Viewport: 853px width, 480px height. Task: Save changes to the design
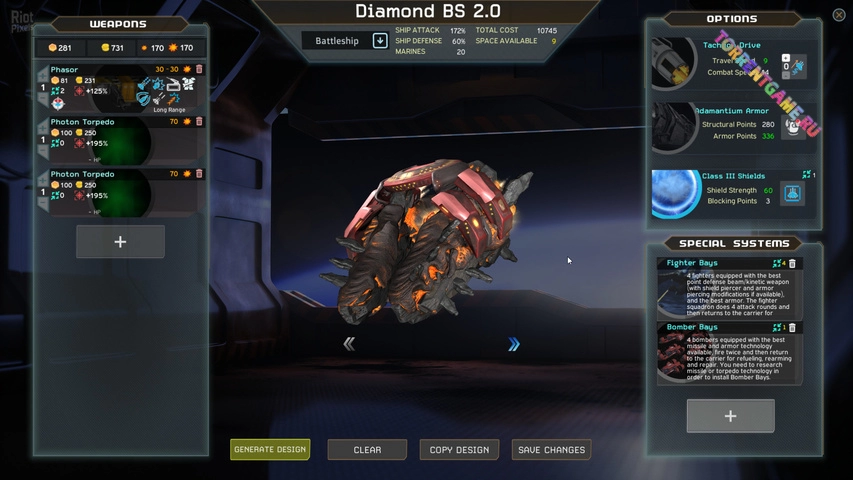point(551,450)
